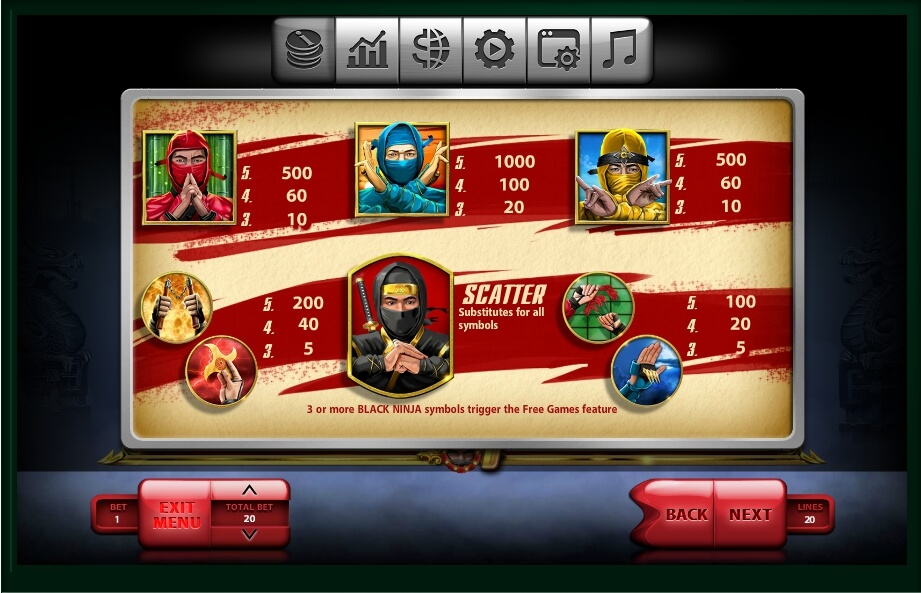Show the bar chart statistics tab

pos(367,50)
